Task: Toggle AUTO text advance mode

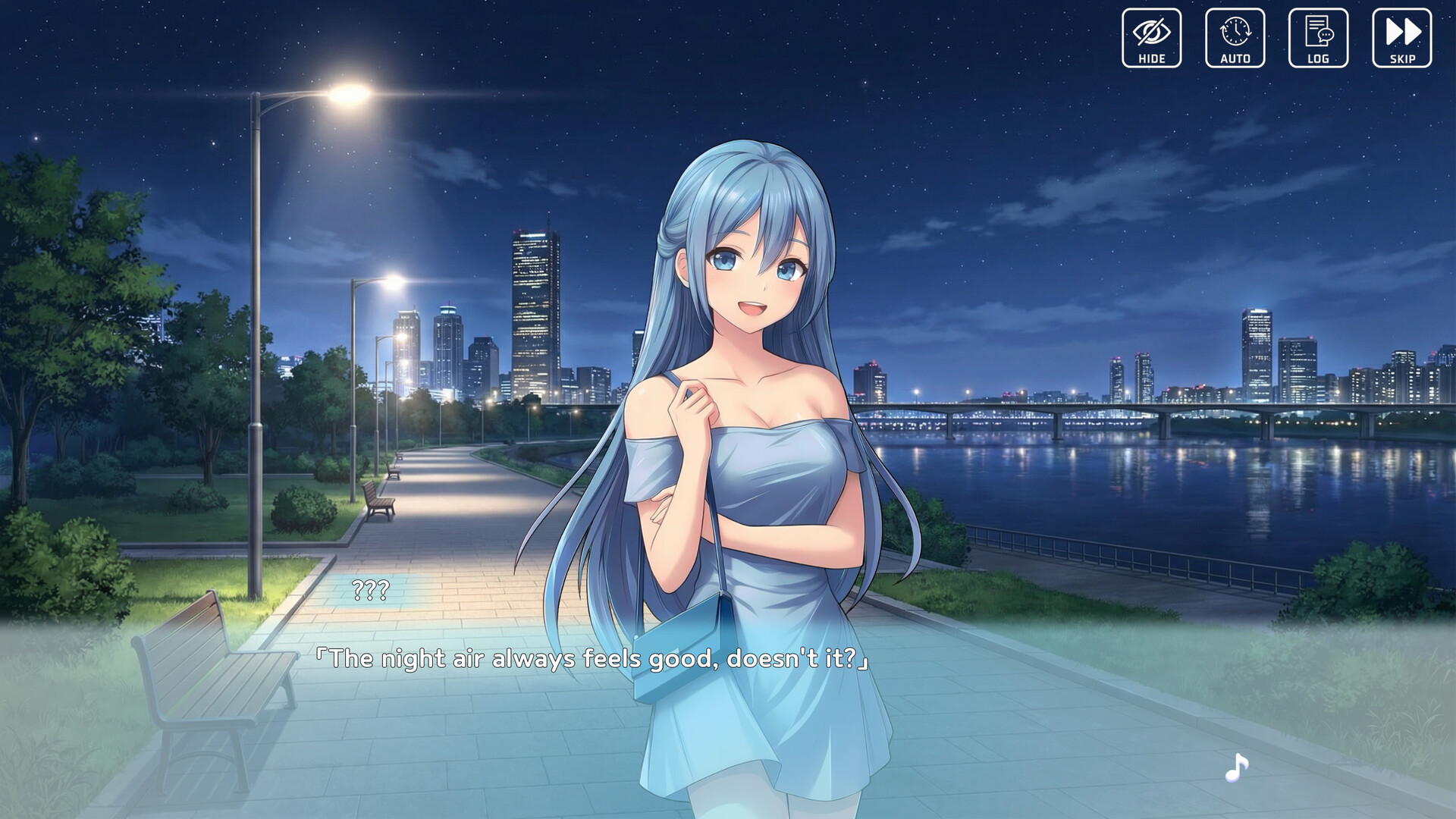Action: tap(1235, 38)
